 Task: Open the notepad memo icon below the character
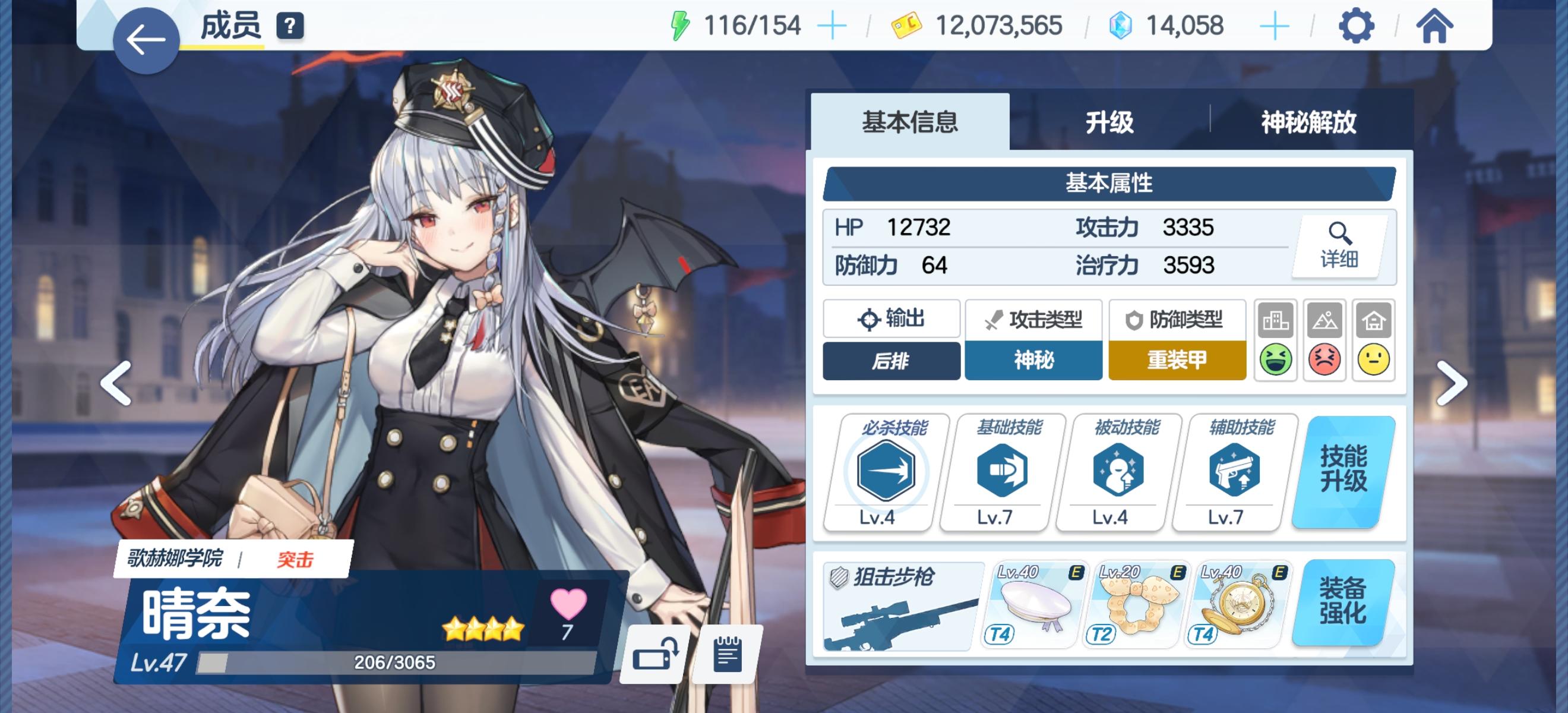click(x=725, y=655)
